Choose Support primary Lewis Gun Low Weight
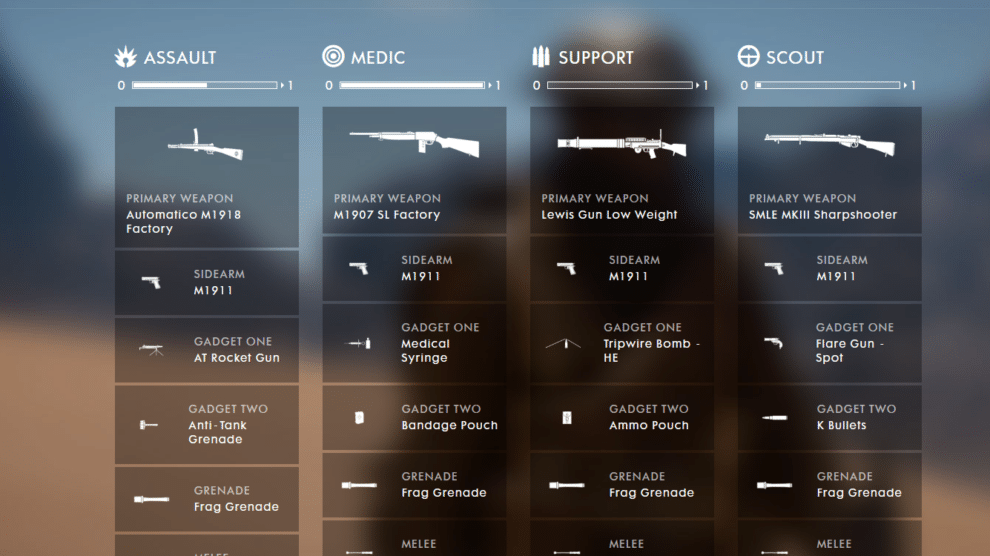Screen dimensions: 990x556 pyautogui.click(x=622, y=170)
